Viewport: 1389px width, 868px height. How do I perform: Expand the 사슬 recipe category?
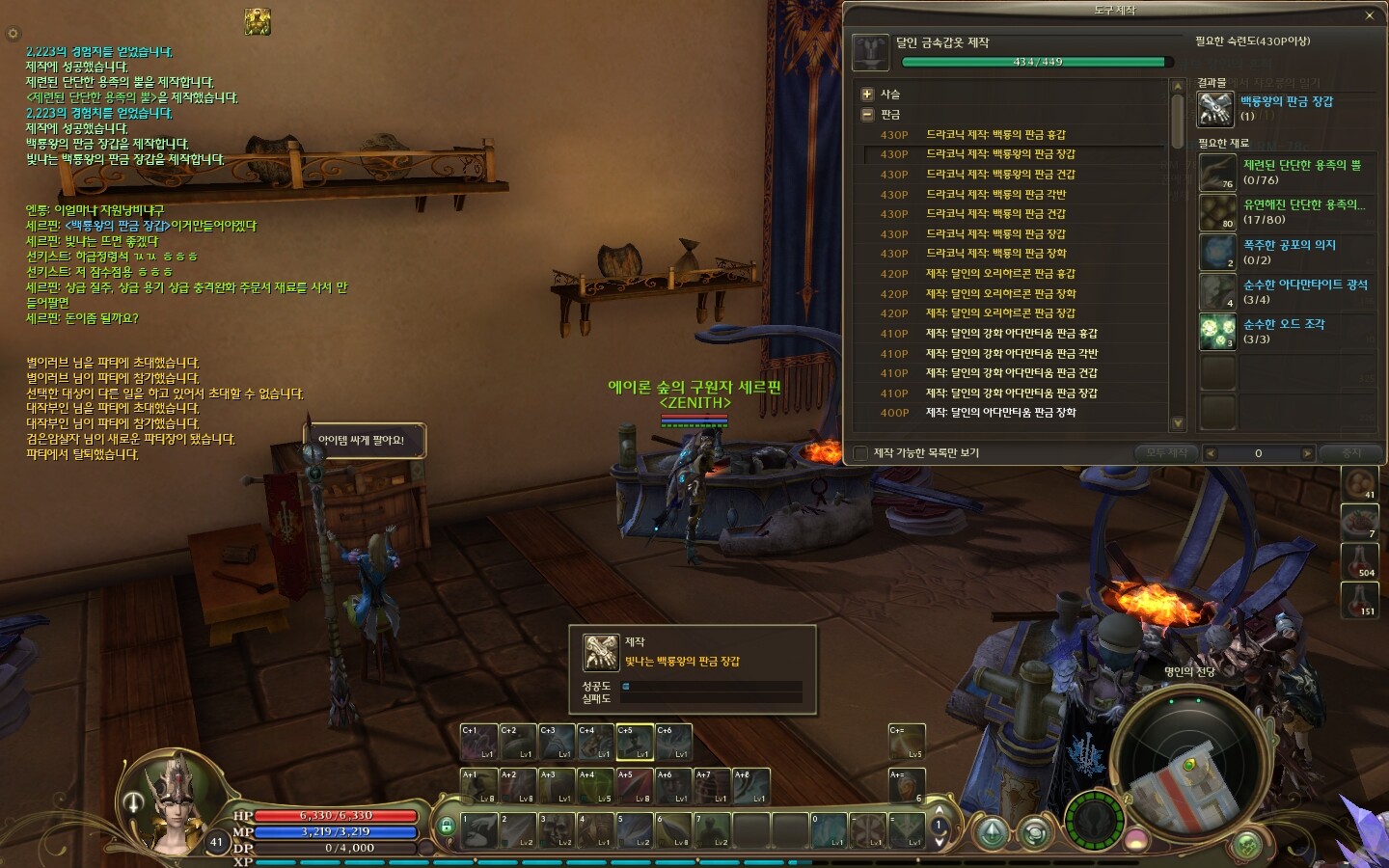pyautogui.click(x=867, y=94)
